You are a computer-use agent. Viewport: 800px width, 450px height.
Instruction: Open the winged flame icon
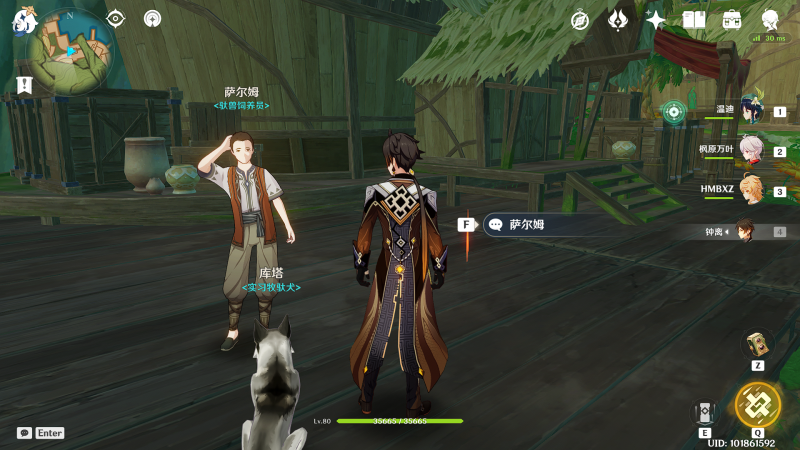click(x=618, y=20)
